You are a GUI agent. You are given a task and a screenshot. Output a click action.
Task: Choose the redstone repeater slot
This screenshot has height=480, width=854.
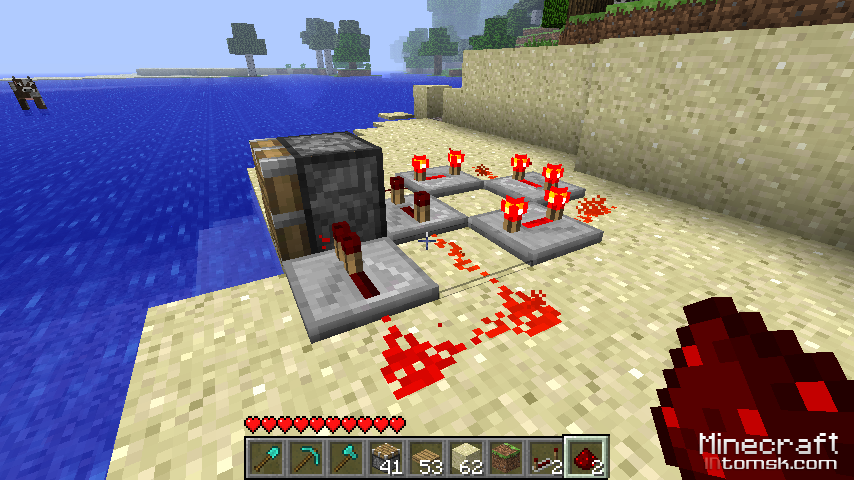[x=546, y=458]
